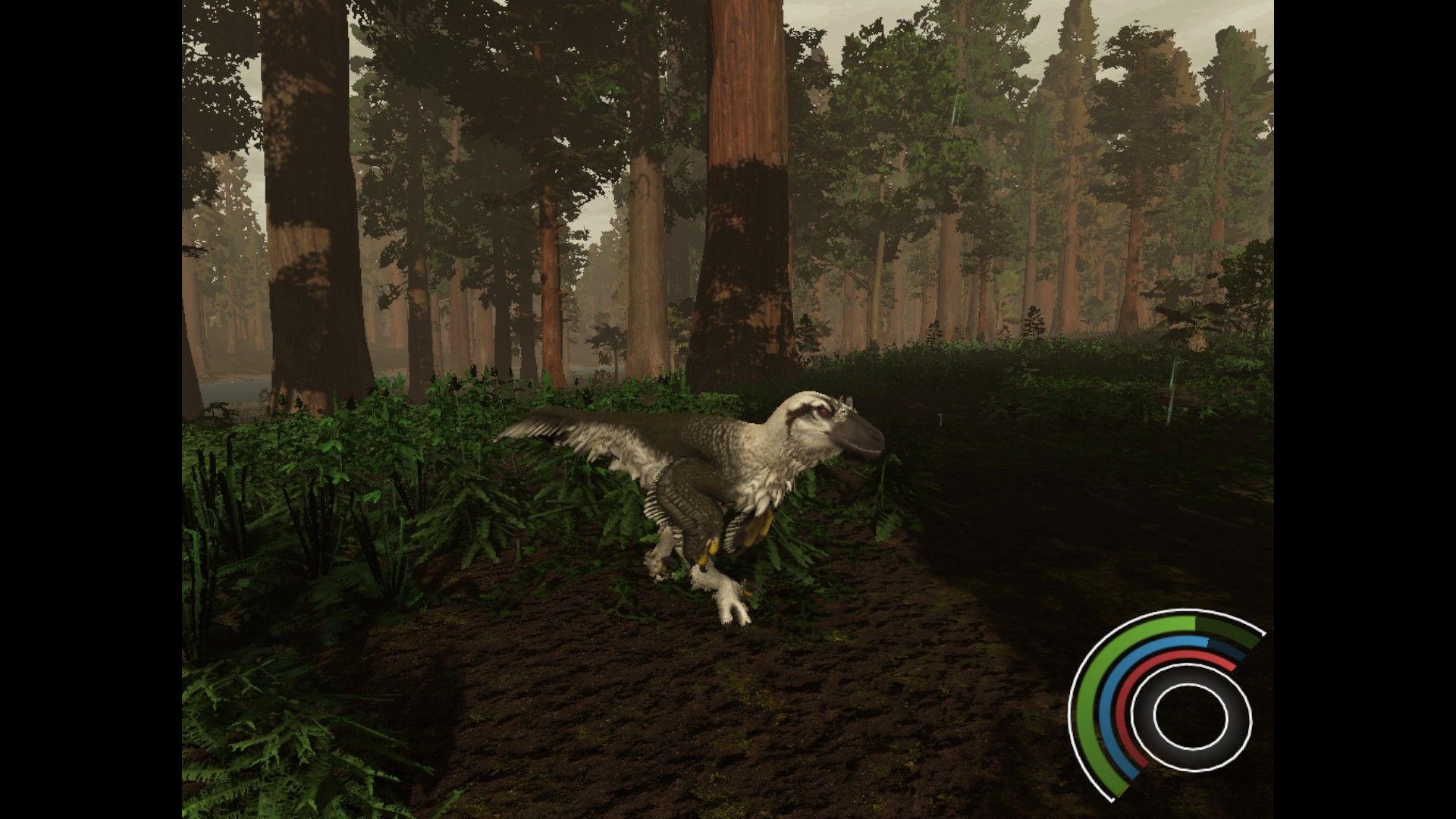Click the inner white circle of the HUD
The image size is (1456, 819).
1191,717
